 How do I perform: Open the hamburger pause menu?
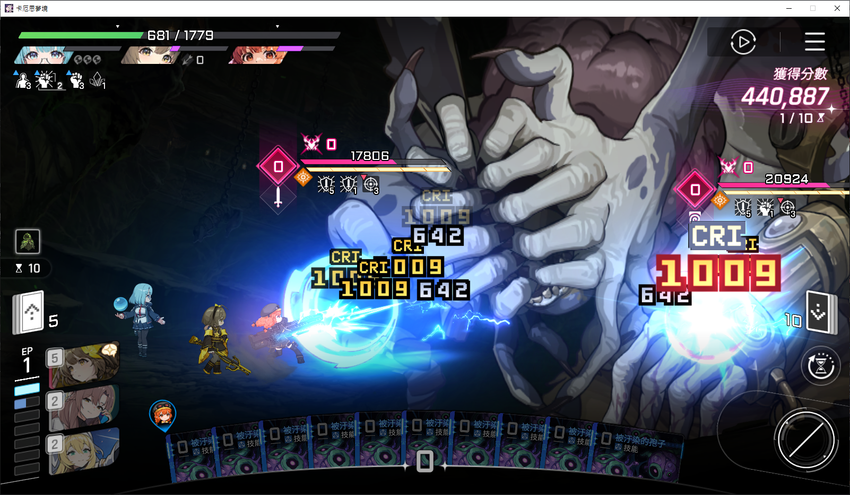[x=815, y=42]
